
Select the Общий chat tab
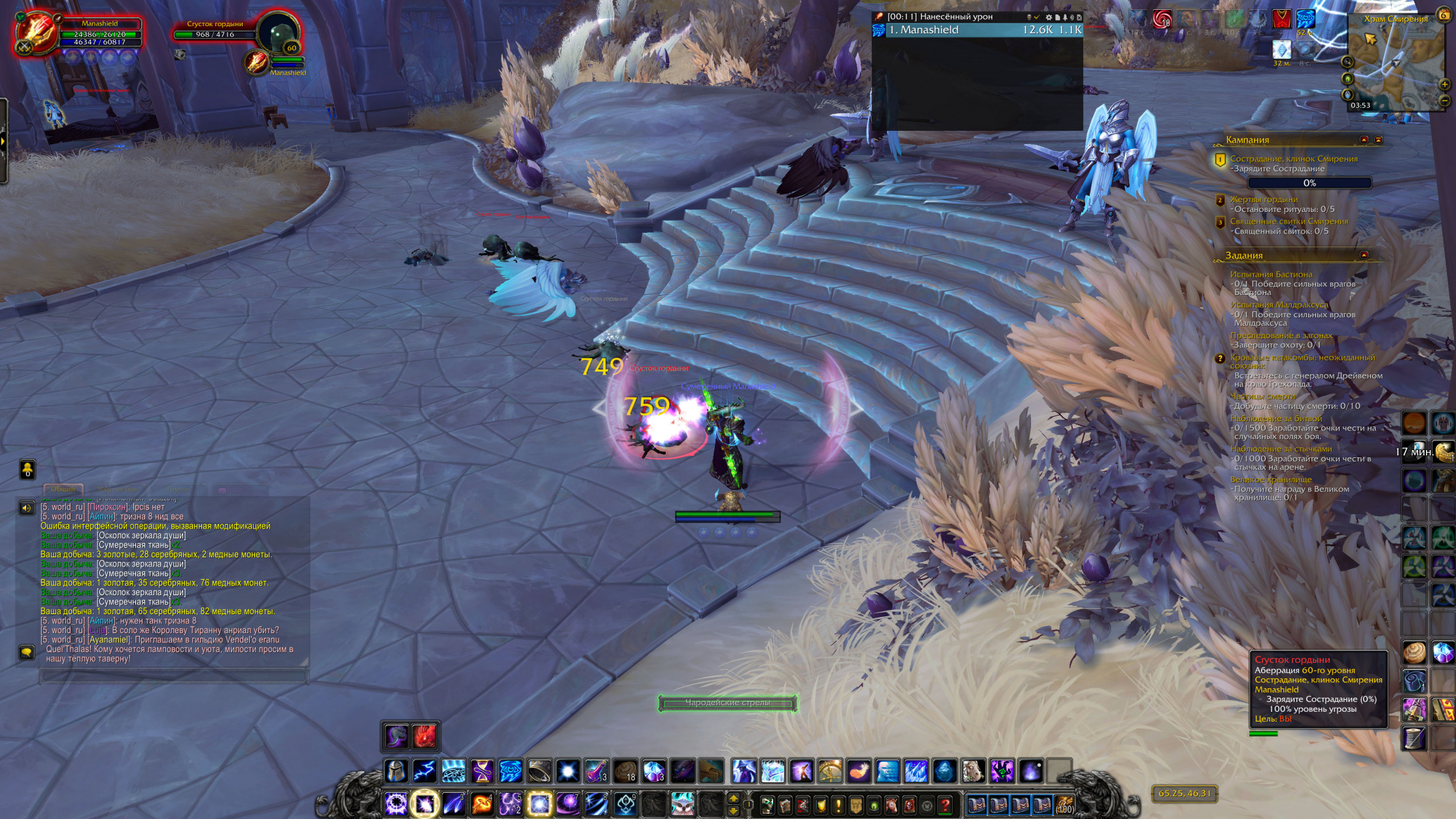63,489
